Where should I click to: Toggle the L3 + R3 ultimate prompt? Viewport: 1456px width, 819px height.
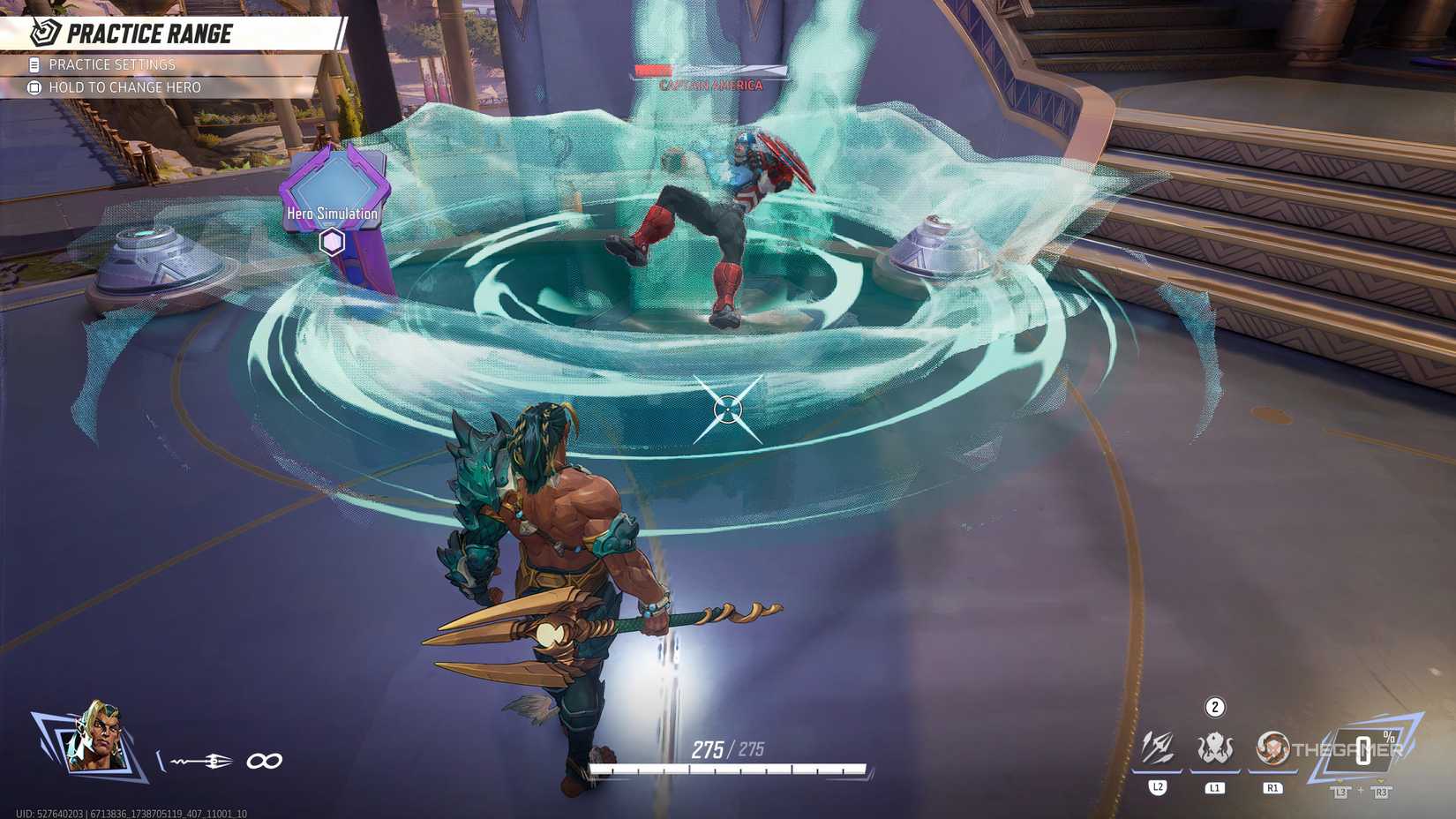(x=1357, y=792)
